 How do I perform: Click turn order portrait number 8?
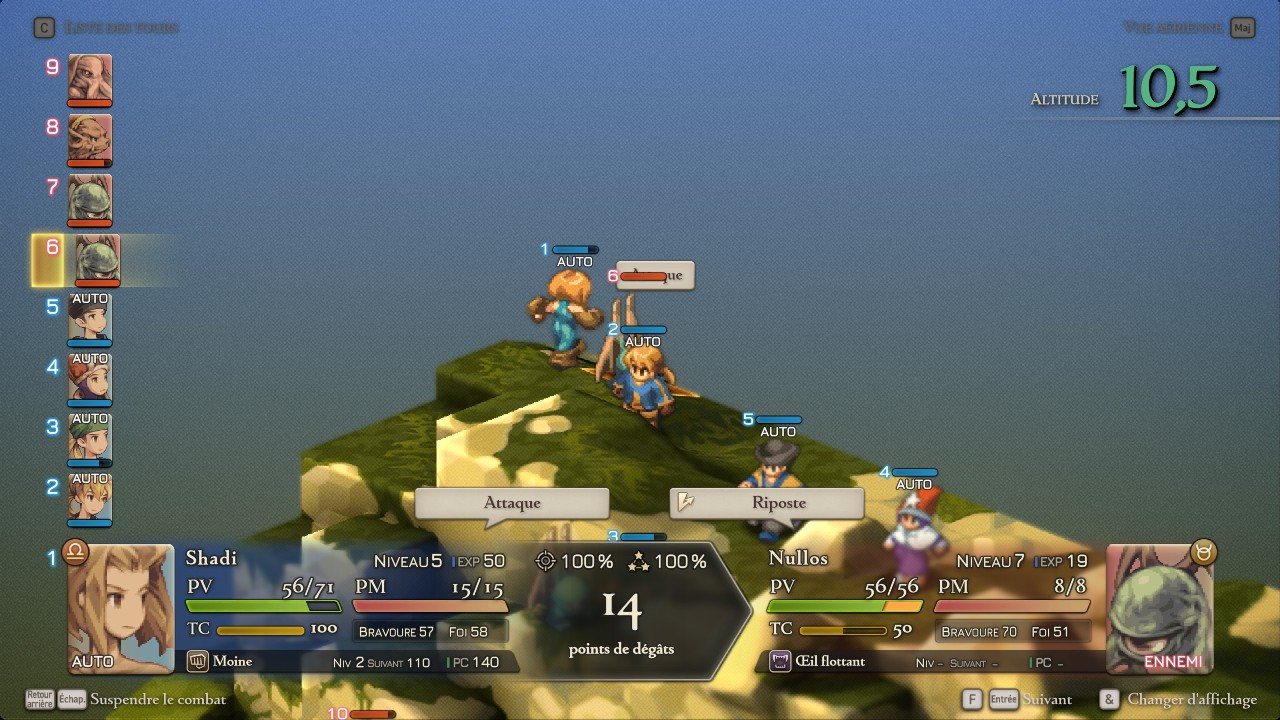[x=90, y=139]
